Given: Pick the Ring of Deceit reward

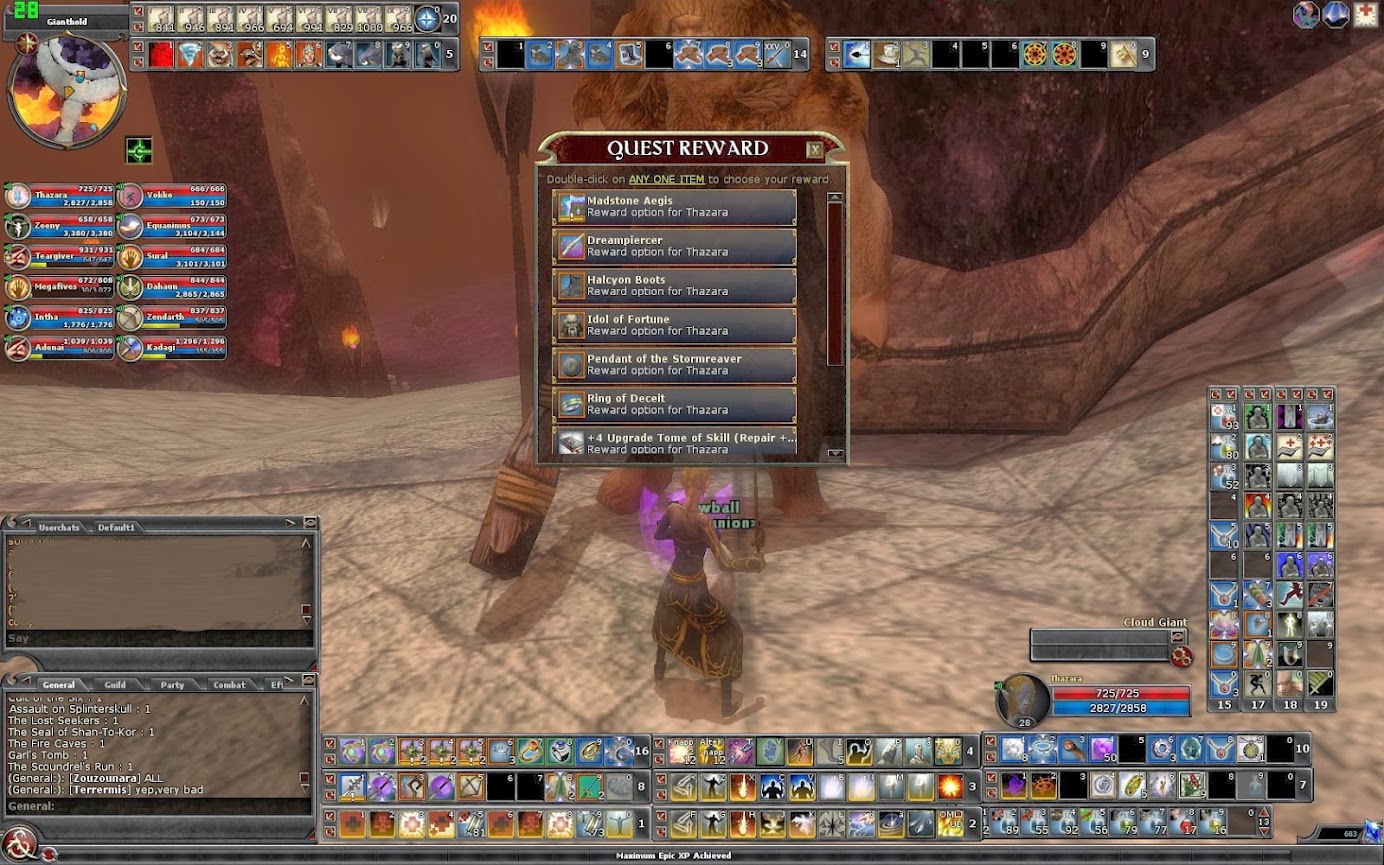Looking at the screenshot, I should [x=674, y=404].
